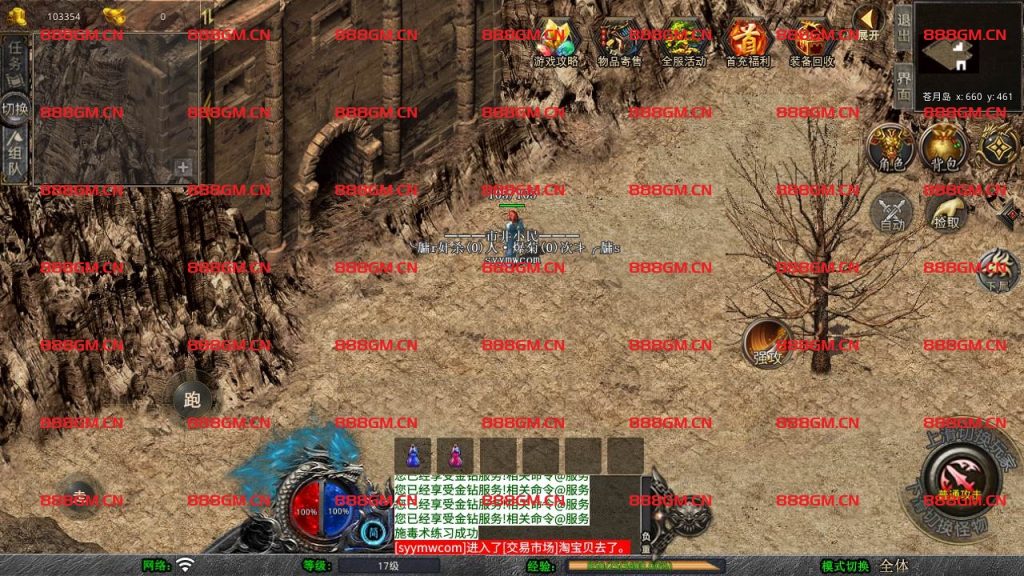Open the 首充福利 first-recharge bonus icon

pyautogui.click(x=747, y=39)
